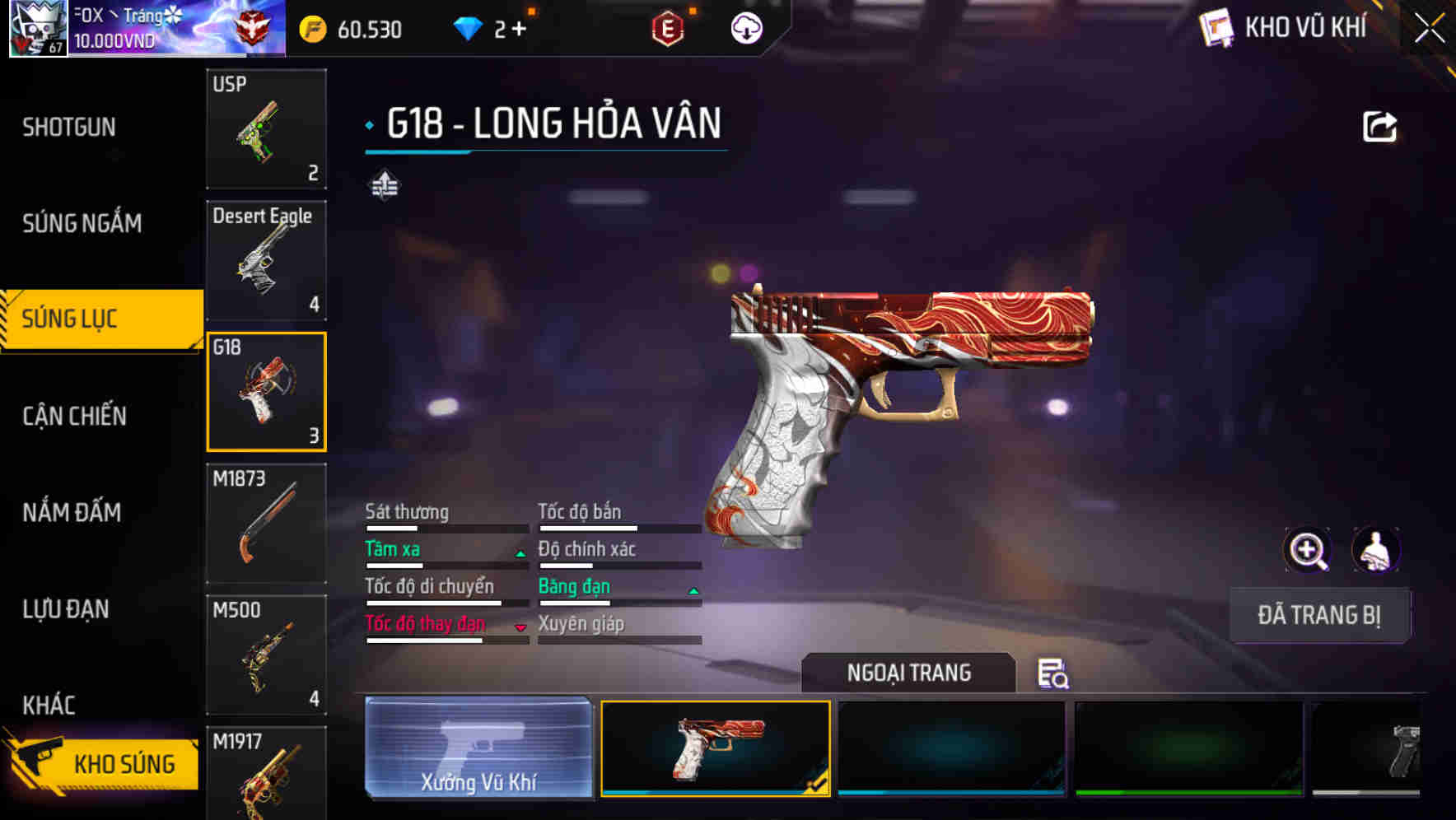Image resolution: width=1456 pixels, height=820 pixels.
Task: Open the Ngoại Trang tab
Action: pos(908,673)
